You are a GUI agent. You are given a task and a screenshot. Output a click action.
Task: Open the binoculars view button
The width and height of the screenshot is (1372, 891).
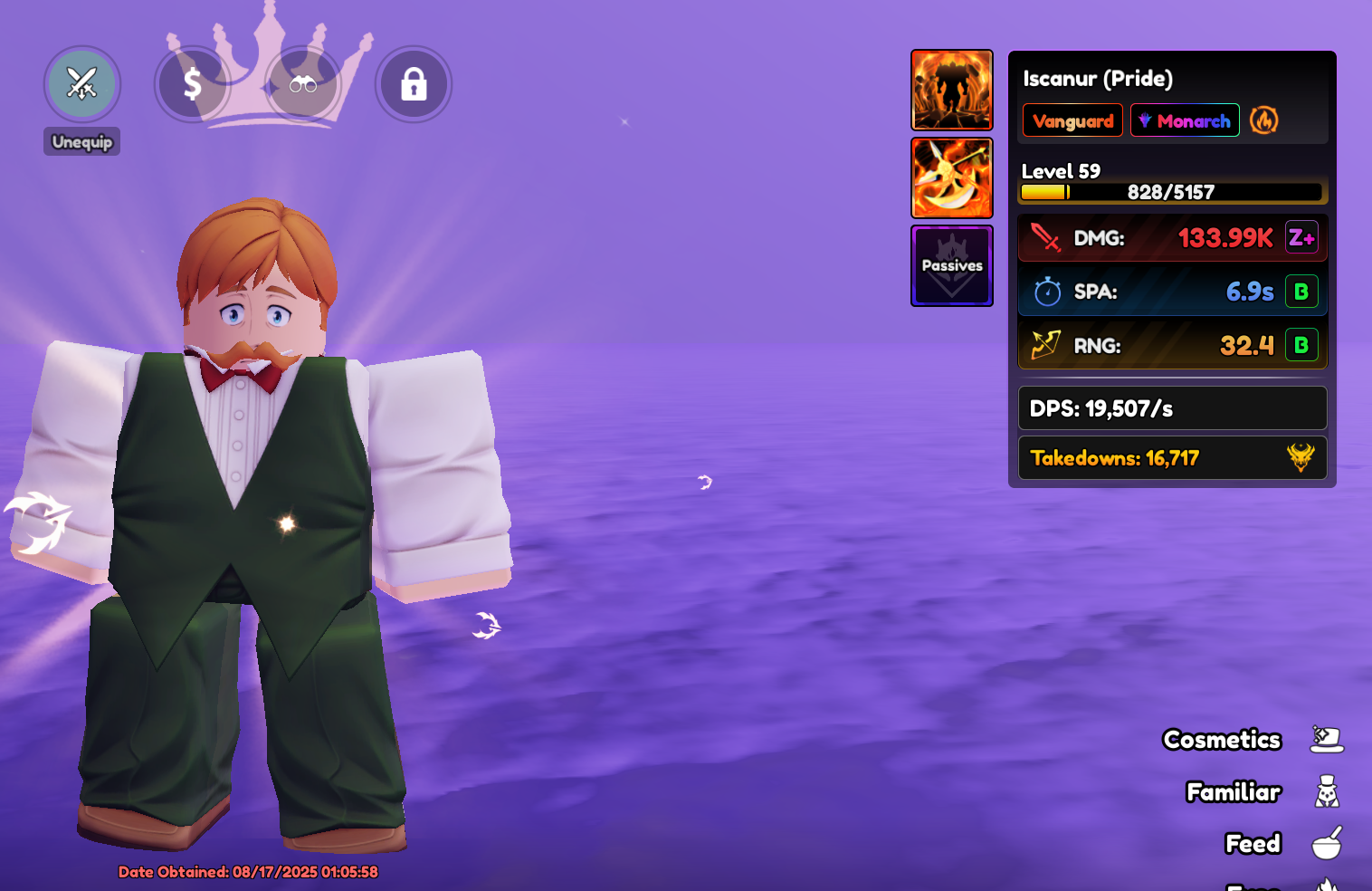[x=303, y=84]
